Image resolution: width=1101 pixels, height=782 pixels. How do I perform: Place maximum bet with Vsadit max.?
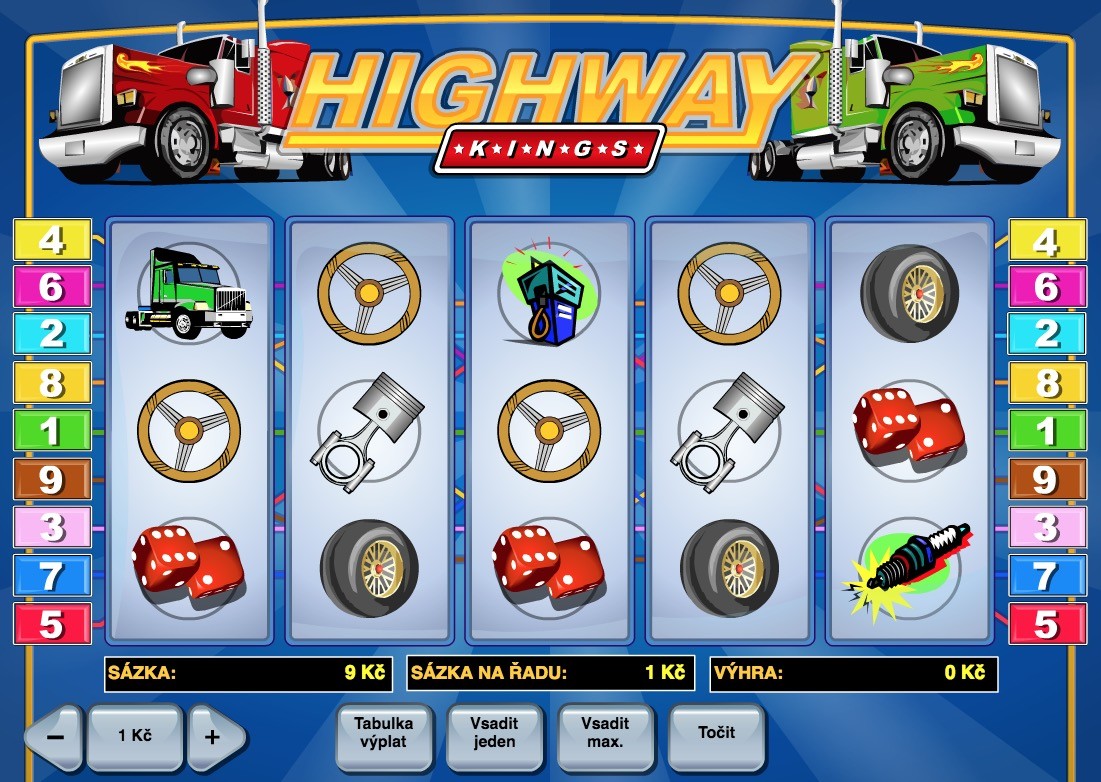click(x=605, y=734)
